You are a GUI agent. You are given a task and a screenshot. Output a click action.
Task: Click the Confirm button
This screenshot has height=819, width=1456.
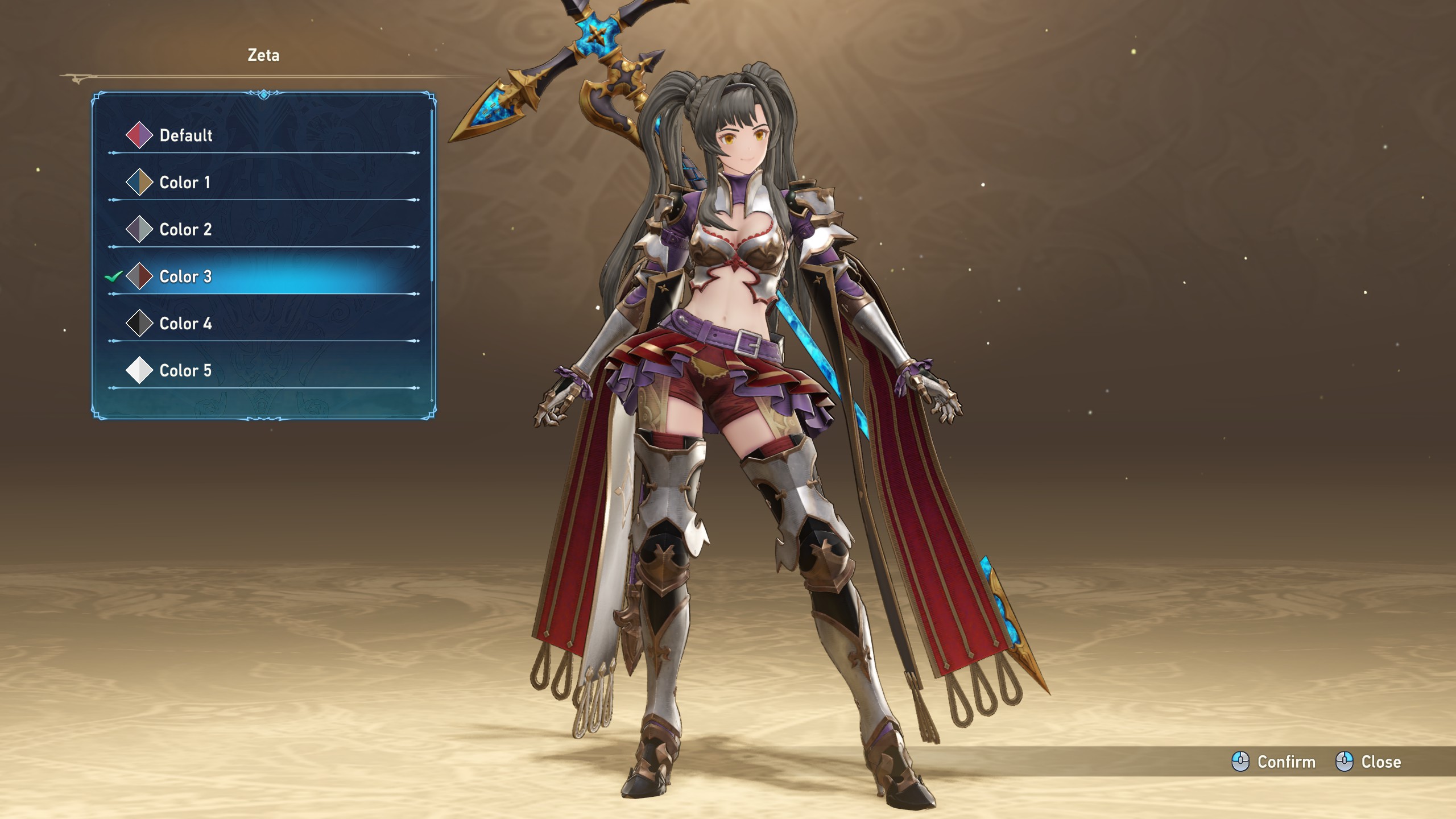(1274, 762)
